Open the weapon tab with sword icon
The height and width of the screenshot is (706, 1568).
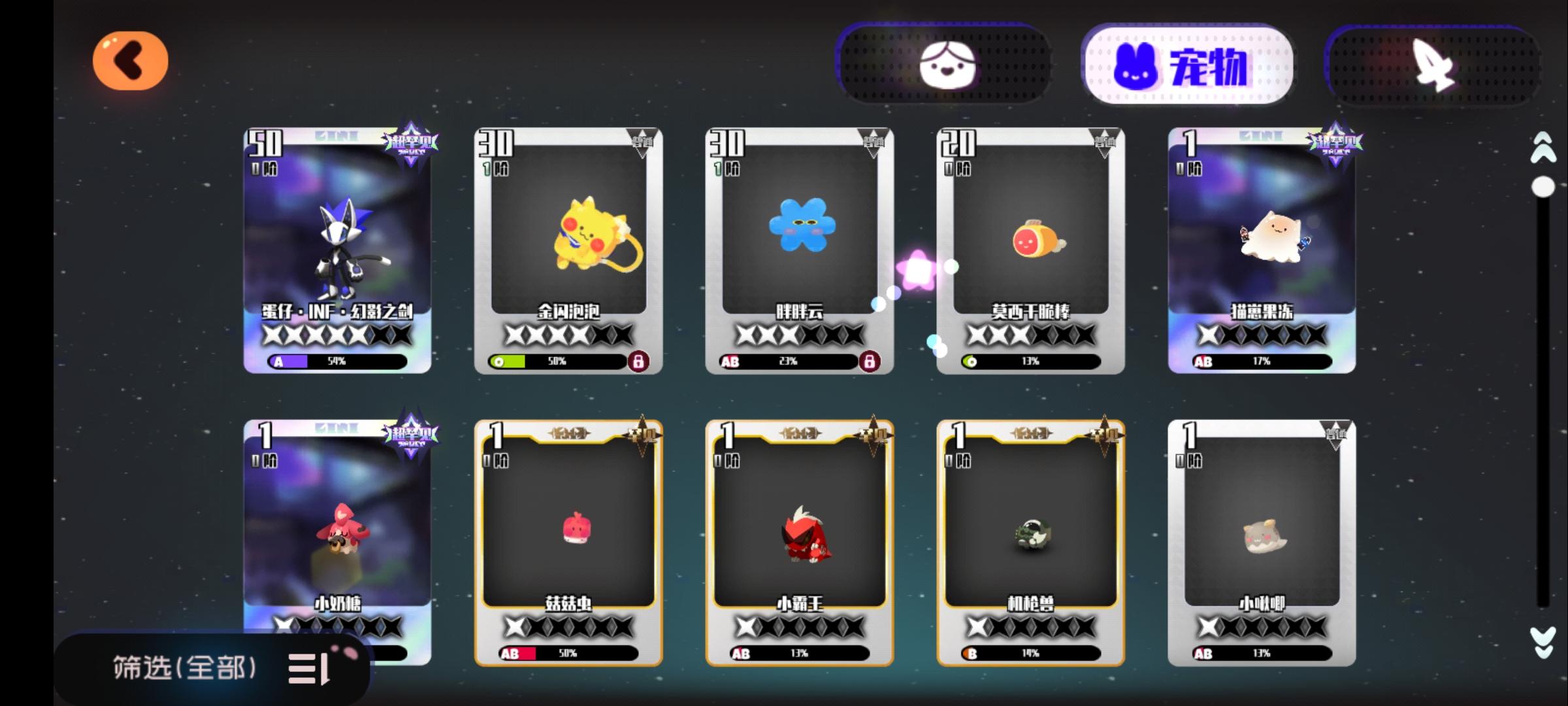click(x=1431, y=65)
